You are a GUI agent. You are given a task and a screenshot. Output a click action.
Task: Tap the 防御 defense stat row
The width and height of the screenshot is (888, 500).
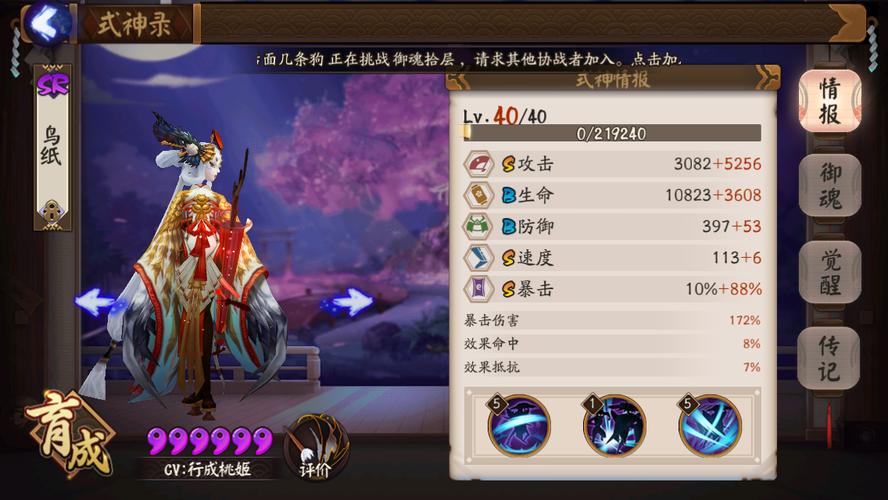[x=612, y=226]
